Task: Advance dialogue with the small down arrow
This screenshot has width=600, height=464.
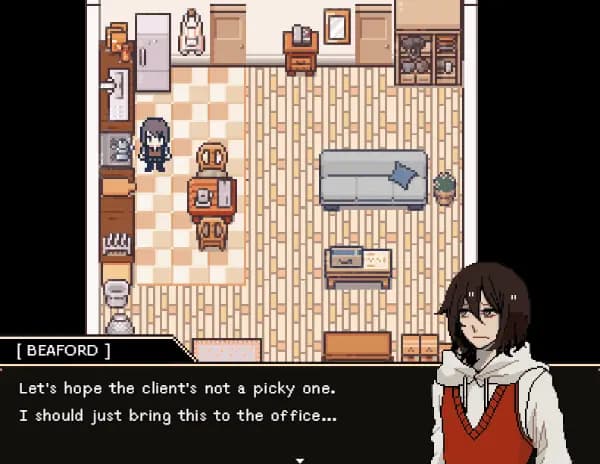Action: [299, 459]
